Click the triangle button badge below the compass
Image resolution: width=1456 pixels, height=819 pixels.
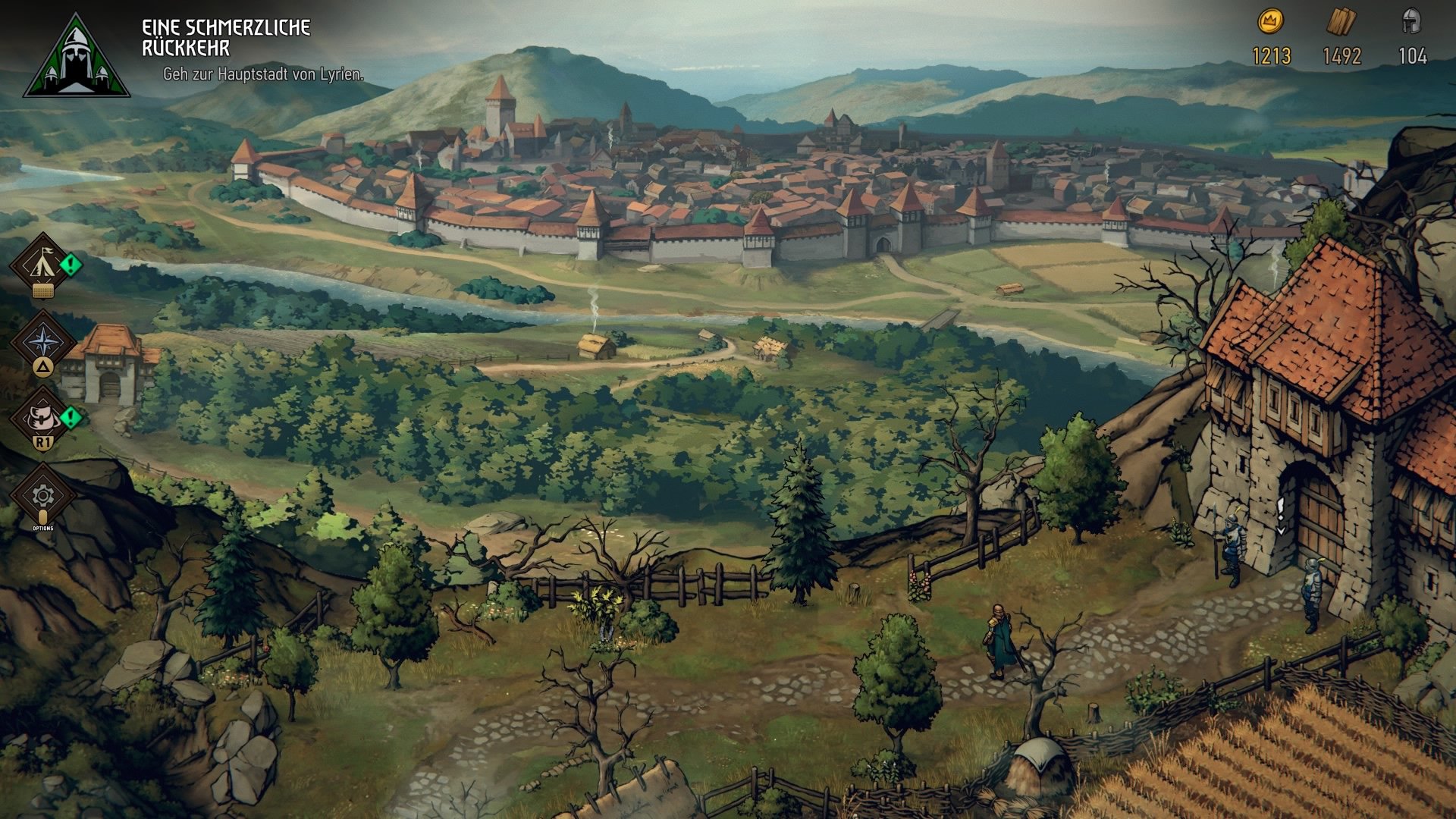44,368
